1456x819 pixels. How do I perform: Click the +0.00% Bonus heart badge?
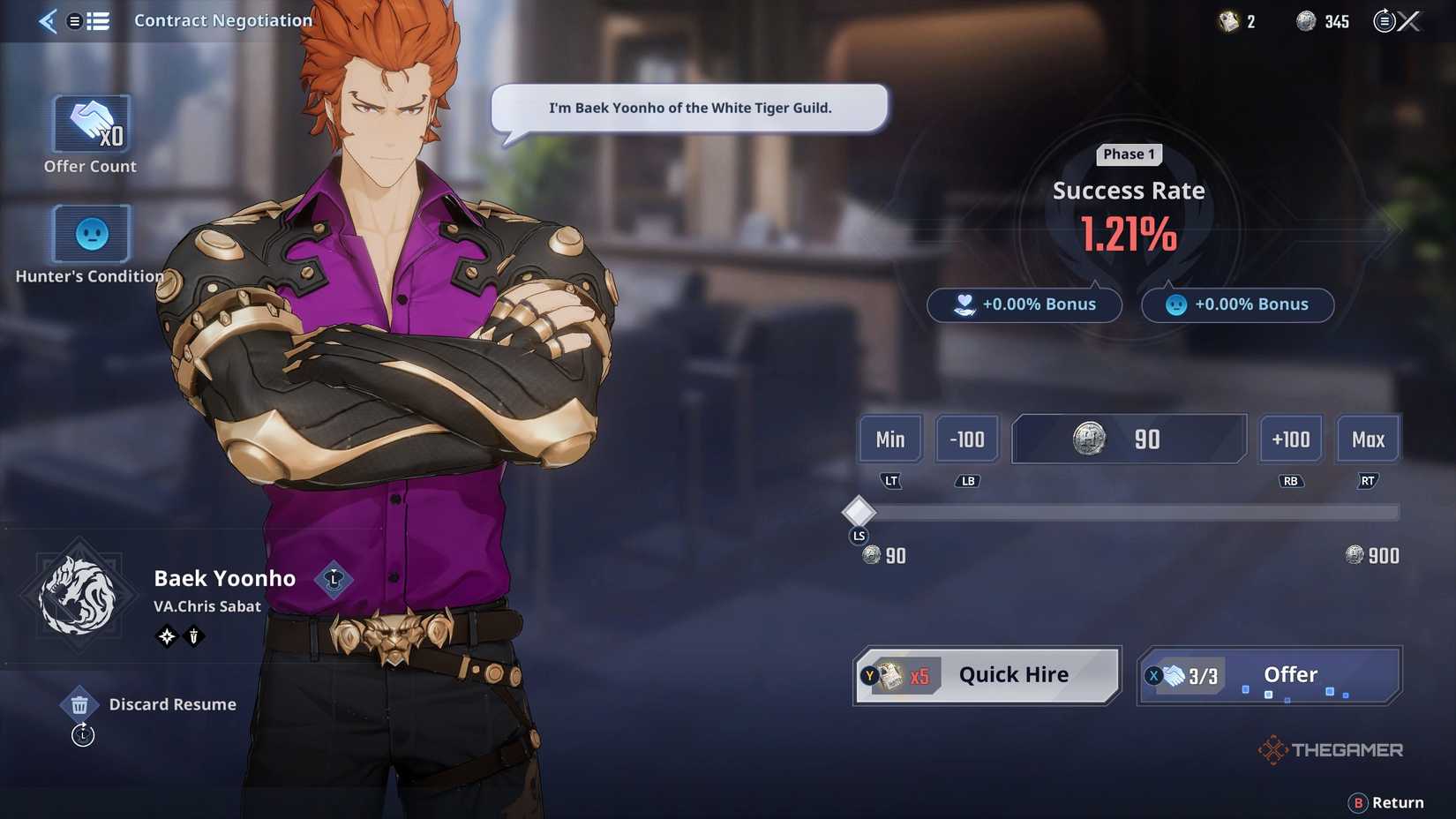click(1024, 304)
